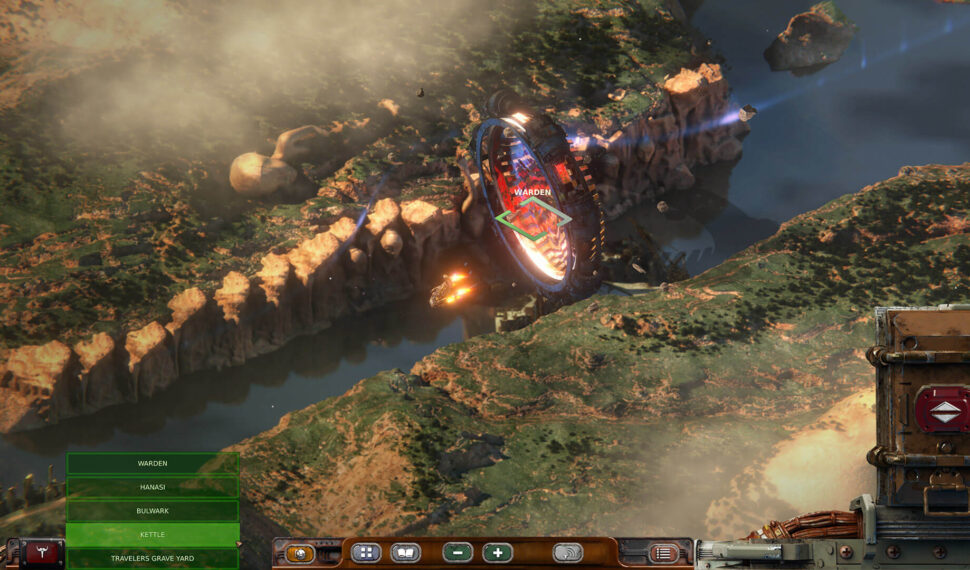Zoom out with the minus button
Image resolution: width=970 pixels, height=570 pixels.
[x=458, y=552]
